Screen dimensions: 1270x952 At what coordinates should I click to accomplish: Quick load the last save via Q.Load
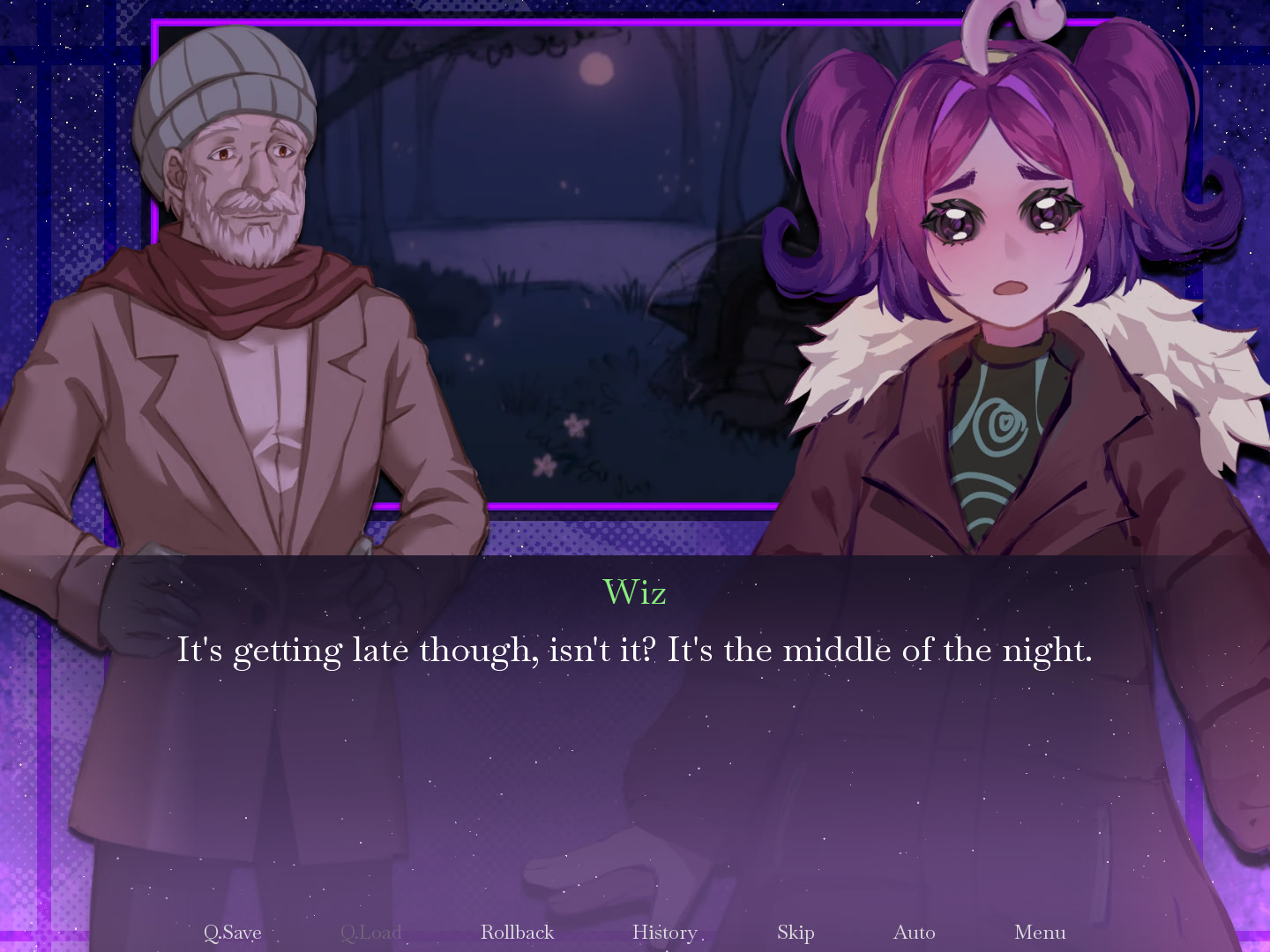(371, 932)
